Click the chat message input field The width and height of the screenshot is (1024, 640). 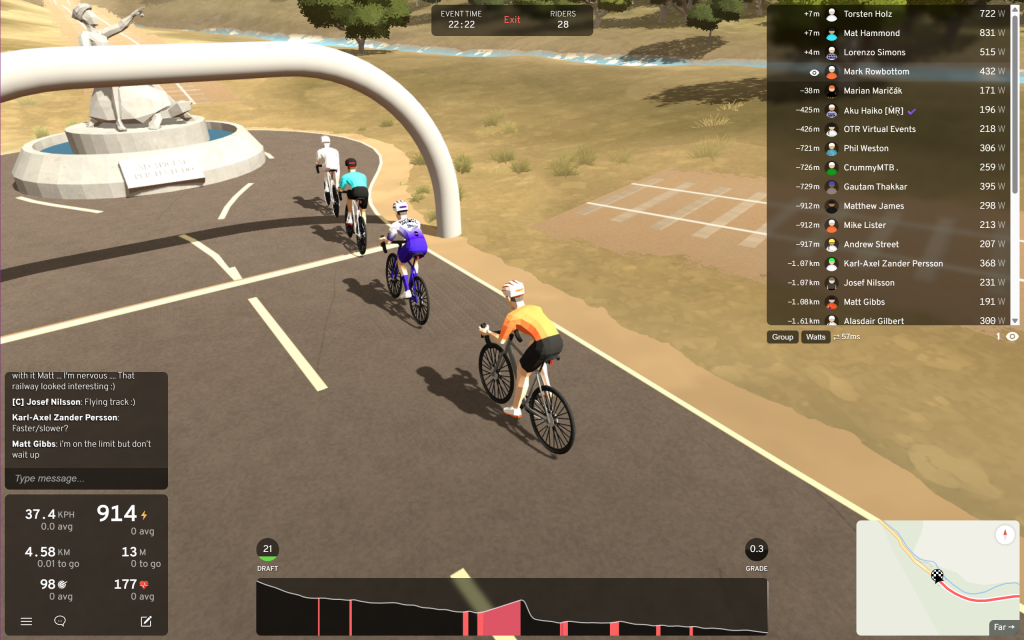pyautogui.click(x=86, y=479)
